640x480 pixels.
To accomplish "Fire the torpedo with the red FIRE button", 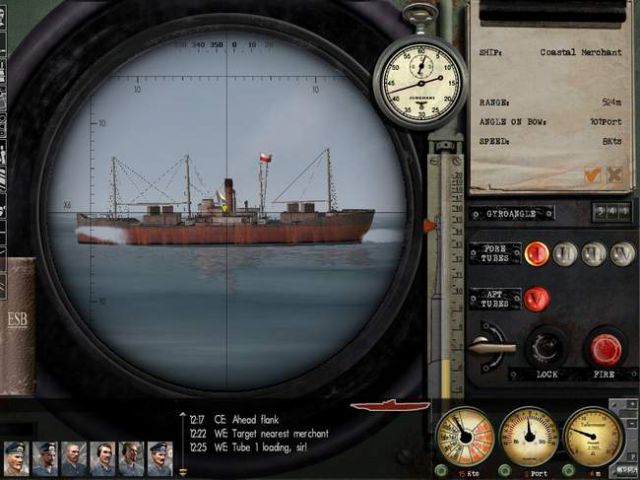I will coord(604,349).
